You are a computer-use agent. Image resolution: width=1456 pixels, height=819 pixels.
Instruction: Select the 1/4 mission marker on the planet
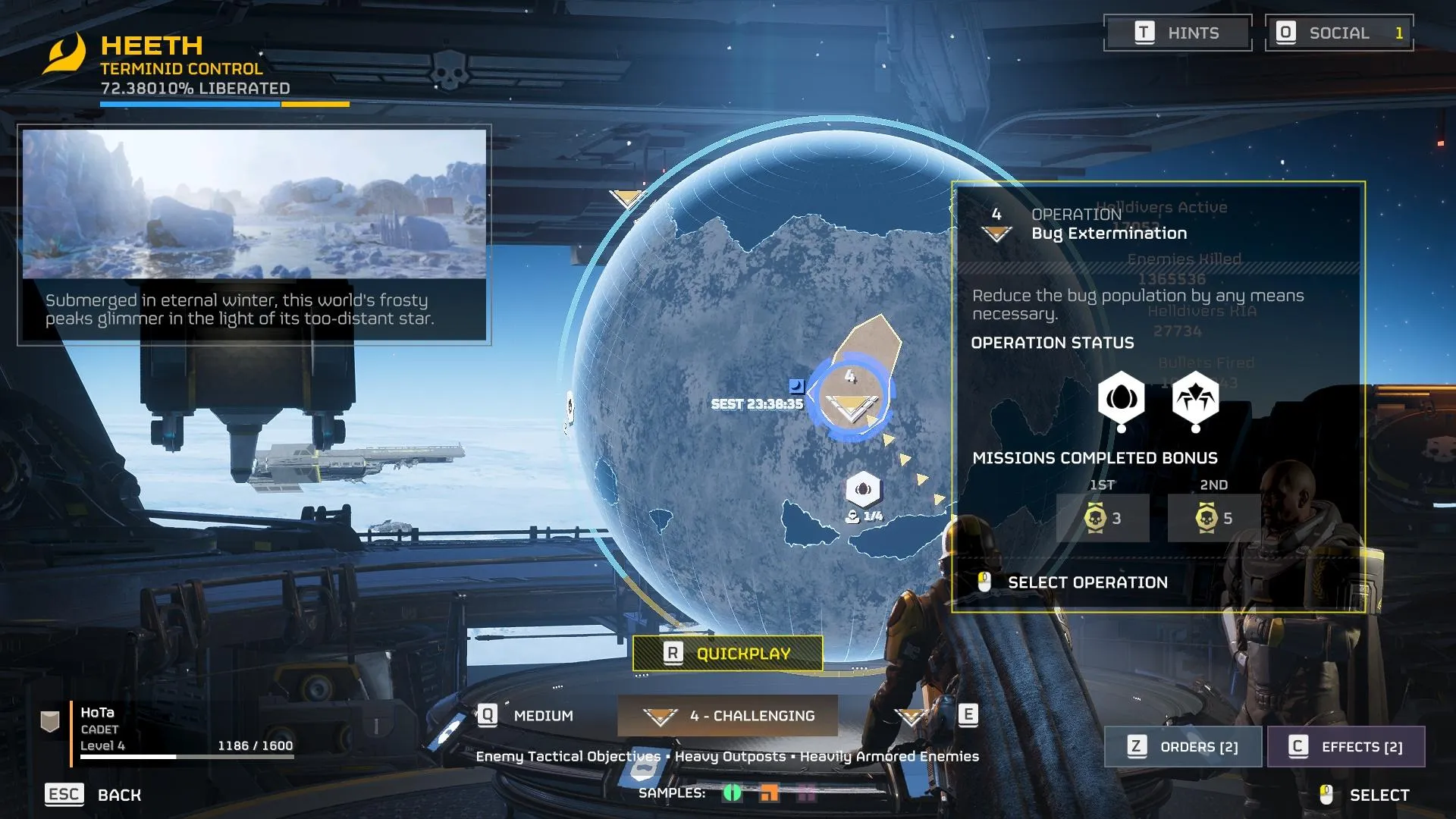[x=863, y=490]
